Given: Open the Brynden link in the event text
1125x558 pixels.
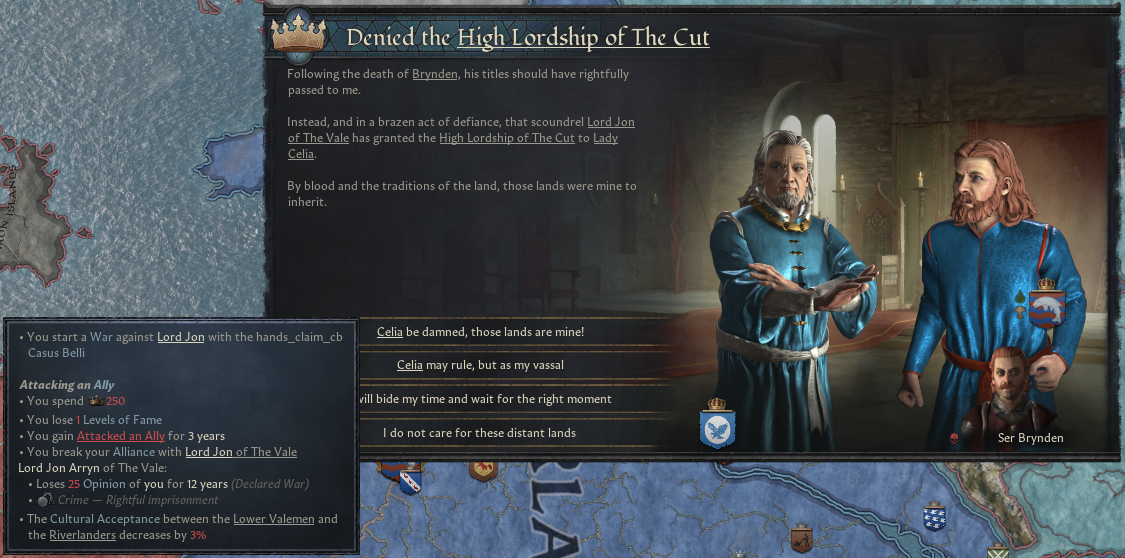Looking at the screenshot, I should (437, 74).
